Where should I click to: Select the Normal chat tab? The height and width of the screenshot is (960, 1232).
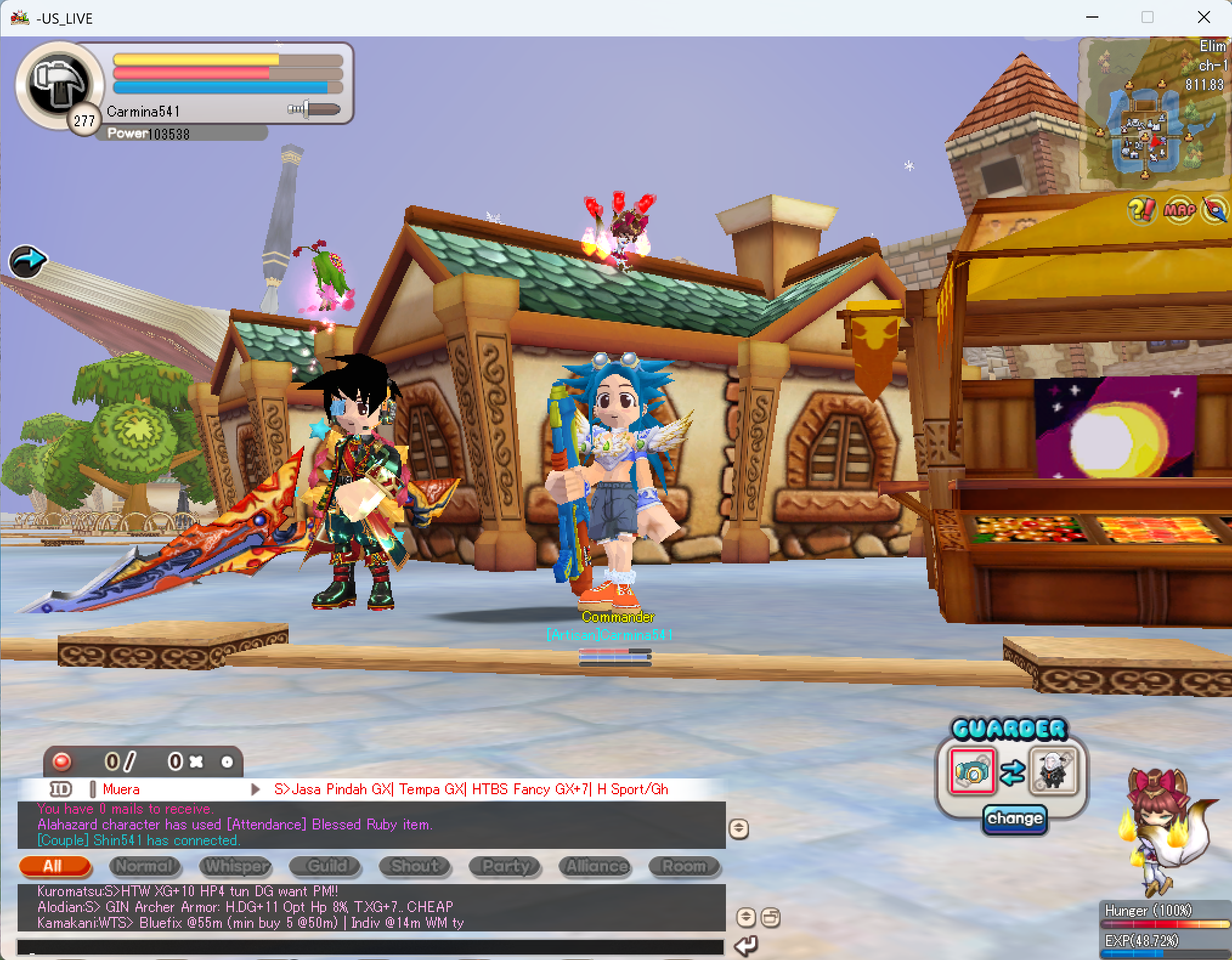[x=145, y=866]
